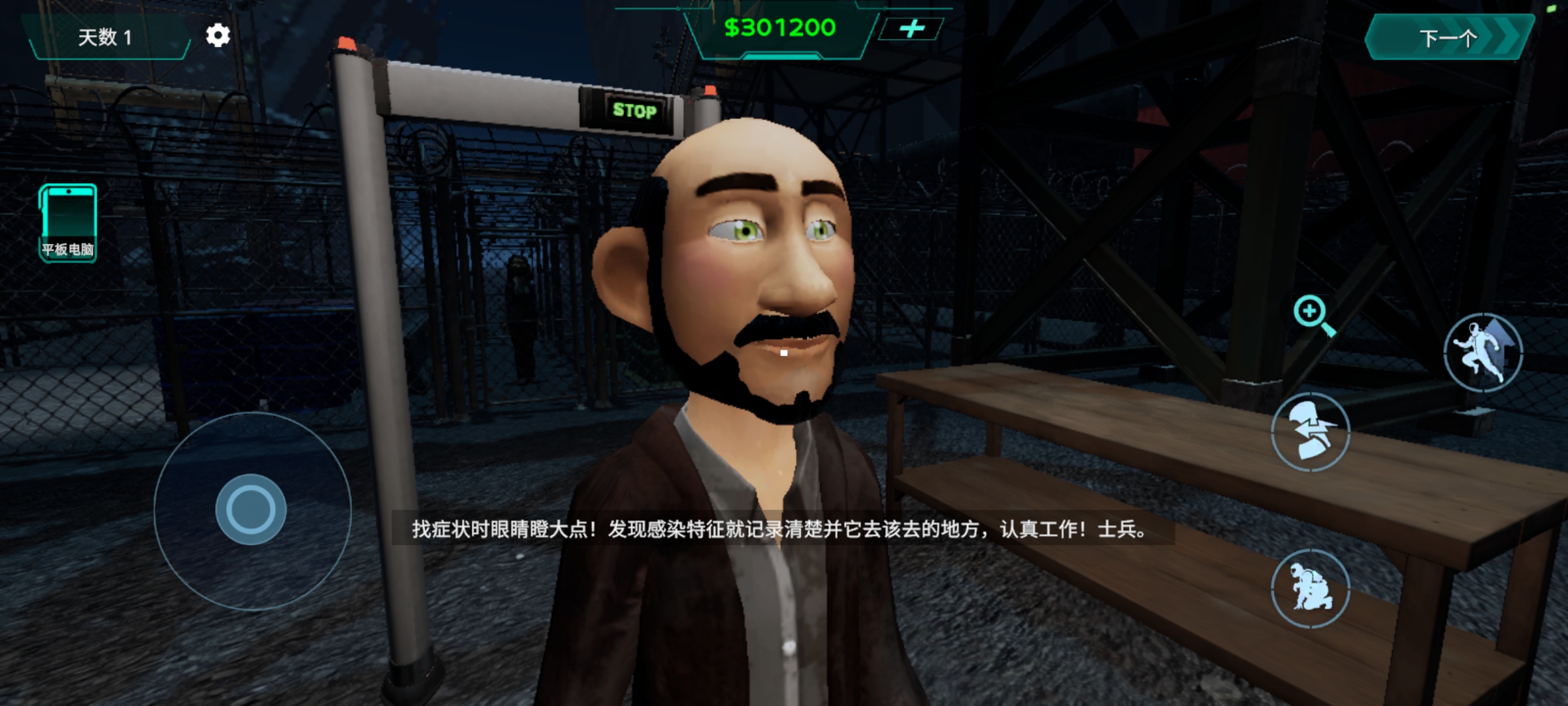Click the 天数 1 day banner
This screenshot has height=706, width=1568.
105,37
